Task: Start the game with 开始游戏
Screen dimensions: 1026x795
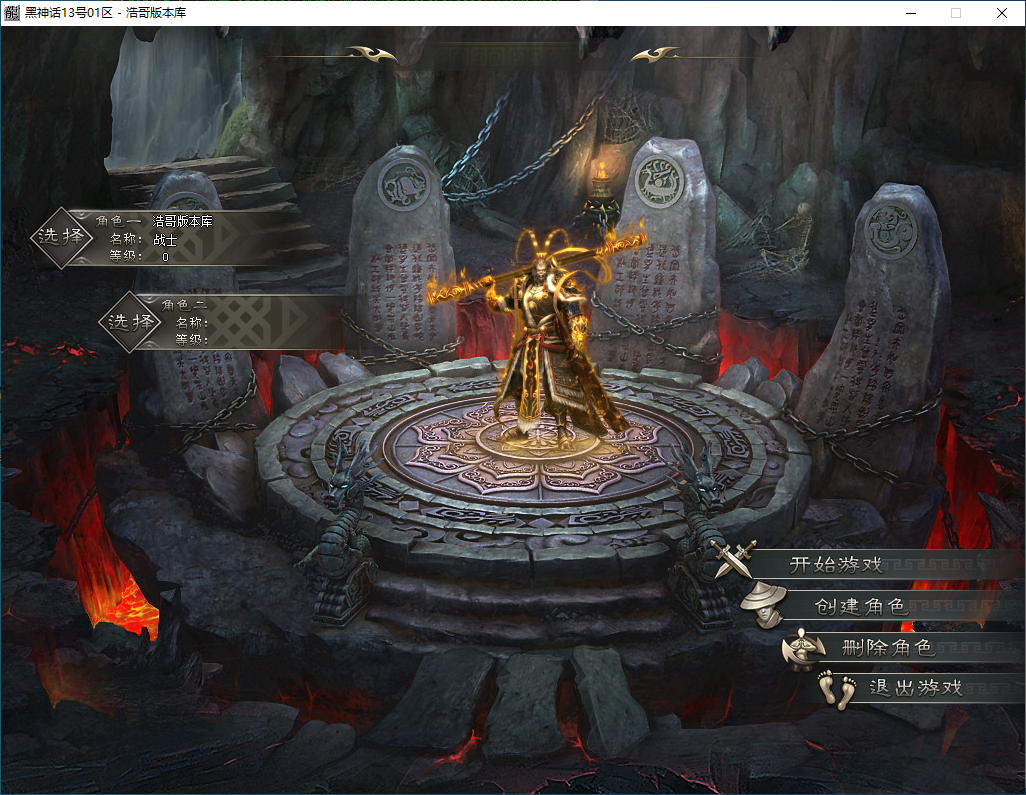Action: pyautogui.click(x=836, y=563)
